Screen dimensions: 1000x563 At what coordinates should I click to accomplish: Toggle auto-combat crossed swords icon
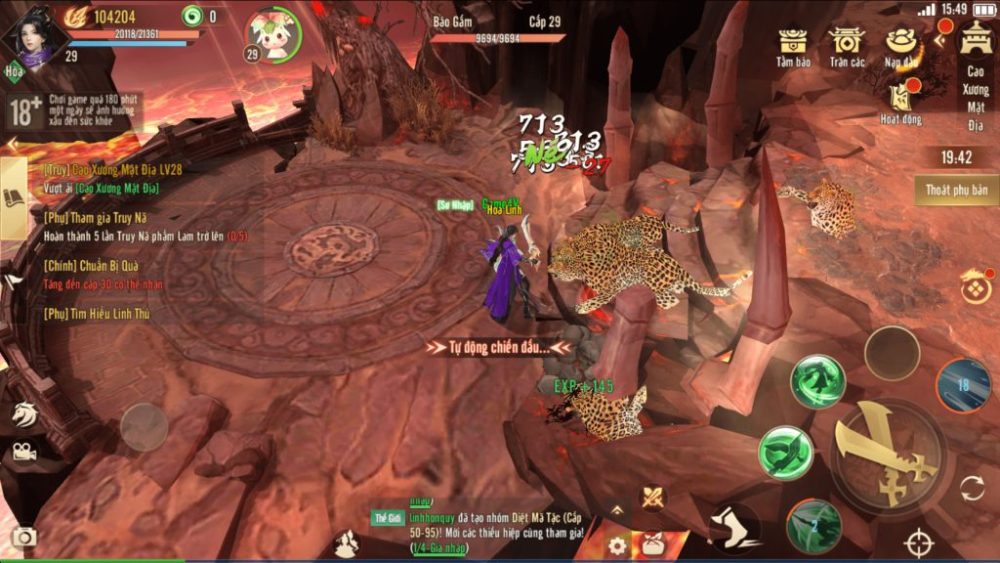[653, 496]
